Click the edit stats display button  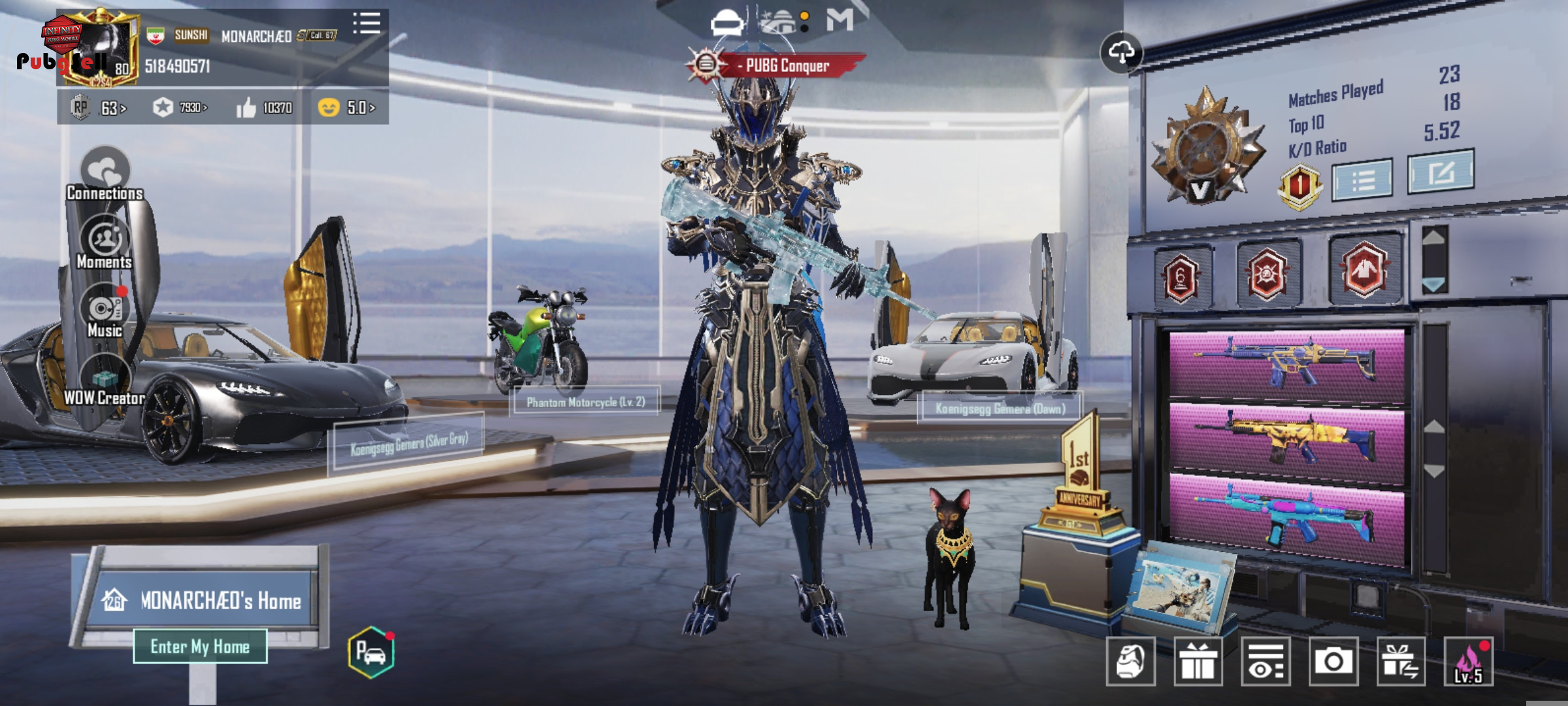point(1441,172)
